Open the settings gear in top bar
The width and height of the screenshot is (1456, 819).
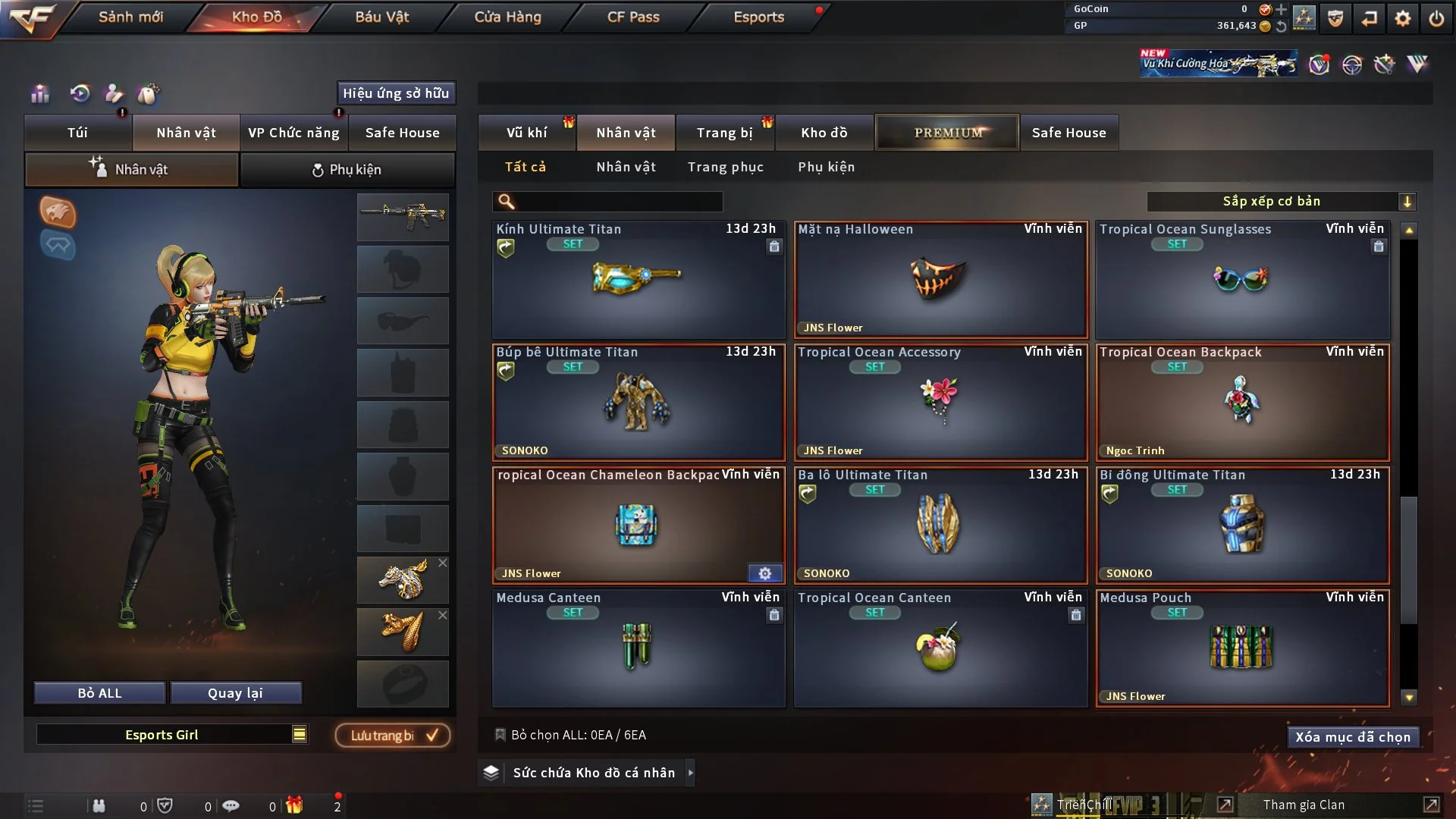click(1402, 18)
